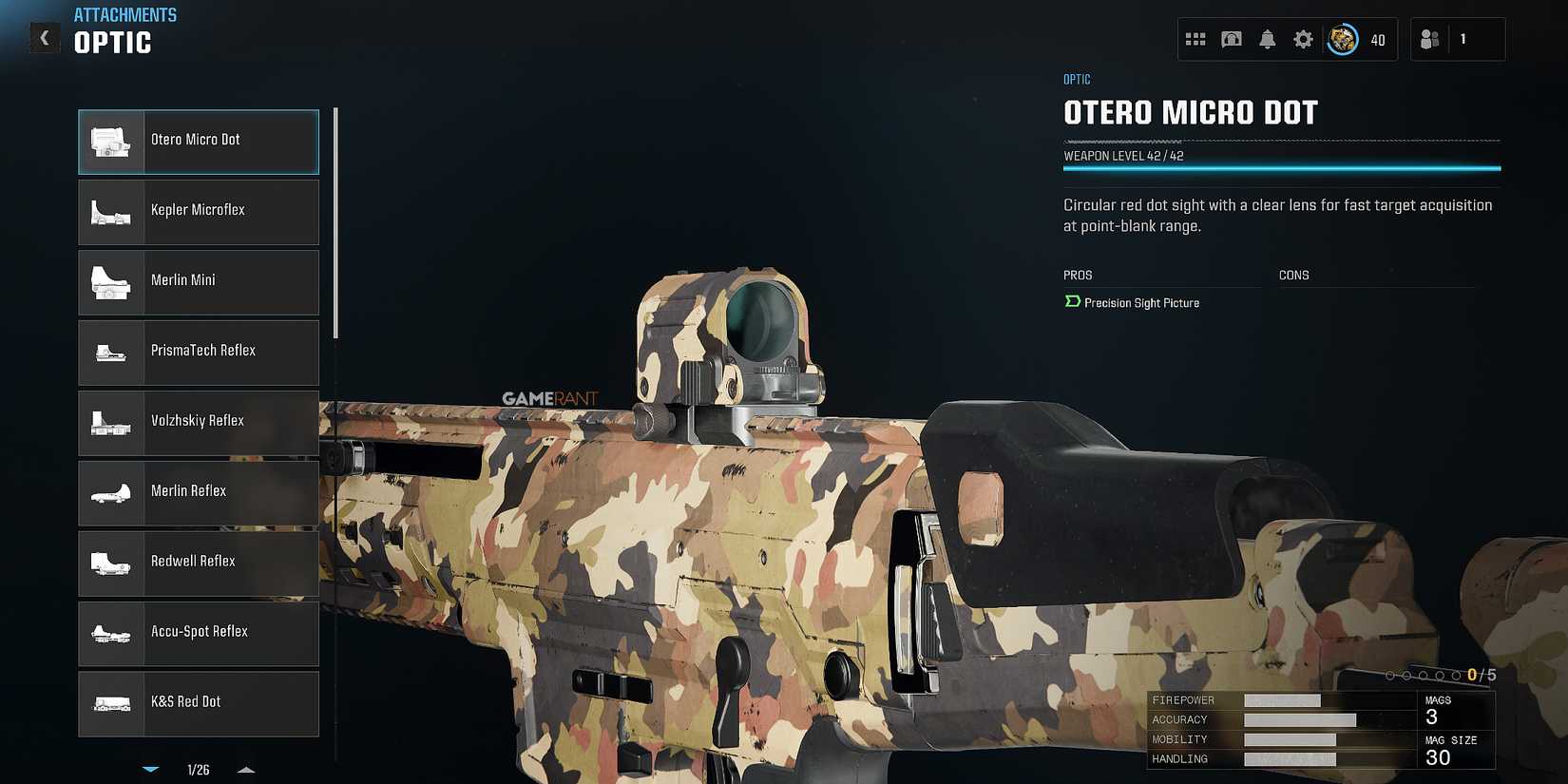Open the notifications bell
Viewport: 1568px width, 784px height.
(x=1267, y=39)
